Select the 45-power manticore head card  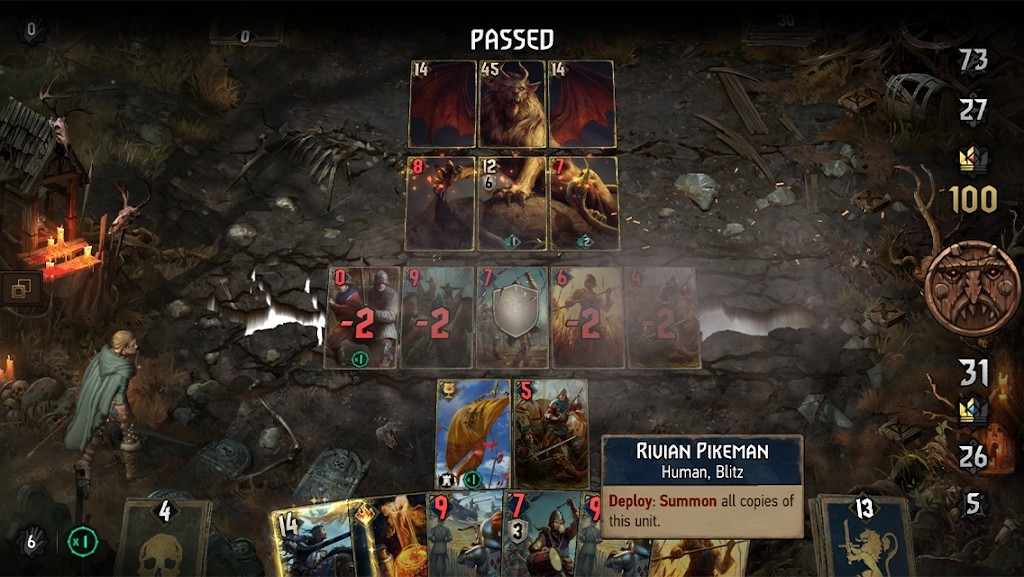tap(512, 104)
